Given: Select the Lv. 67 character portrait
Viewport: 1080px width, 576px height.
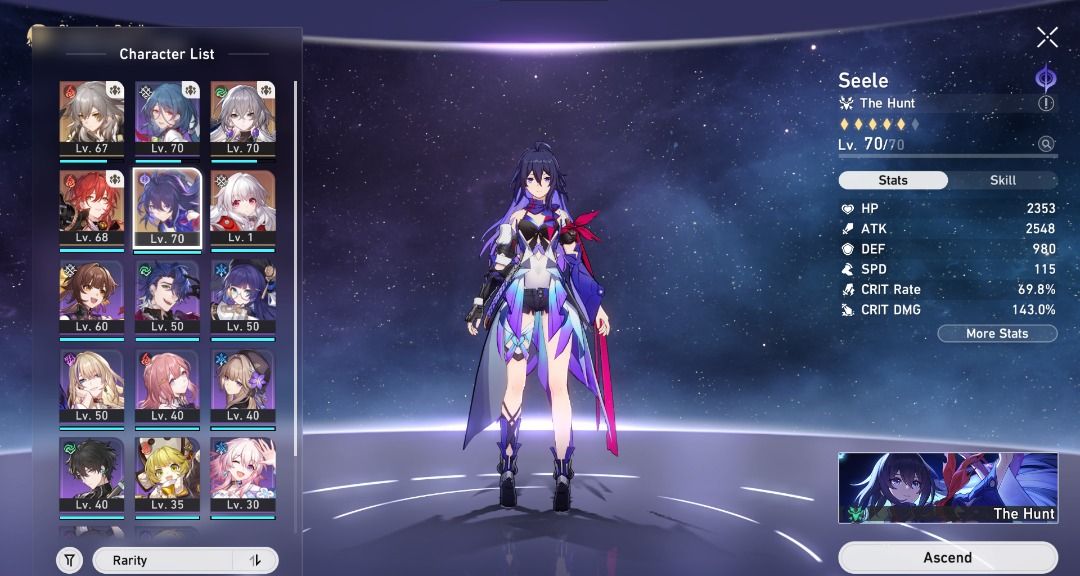Looking at the screenshot, I should tap(91, 119).
